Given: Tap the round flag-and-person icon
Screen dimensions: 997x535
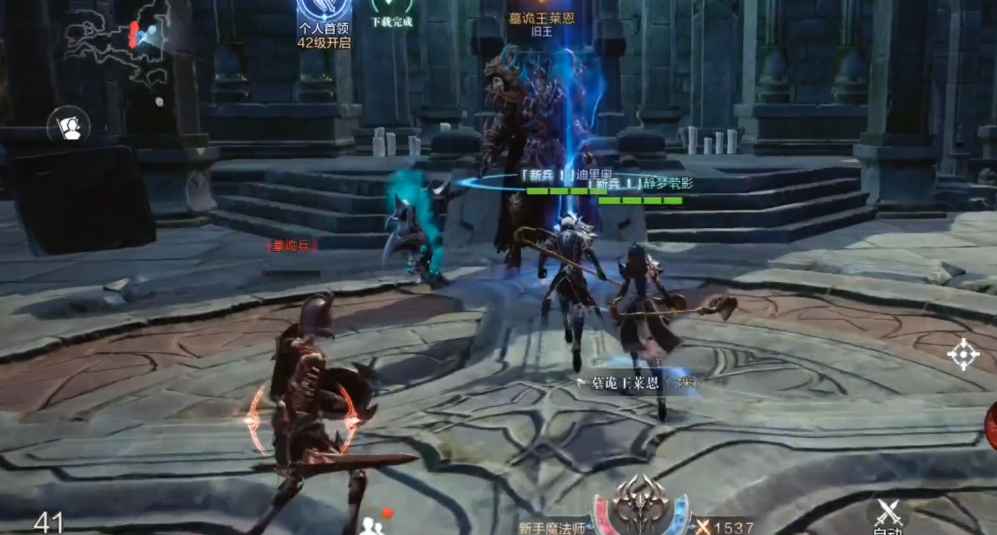Looking at the screenshot, I should tap(69, 126).
